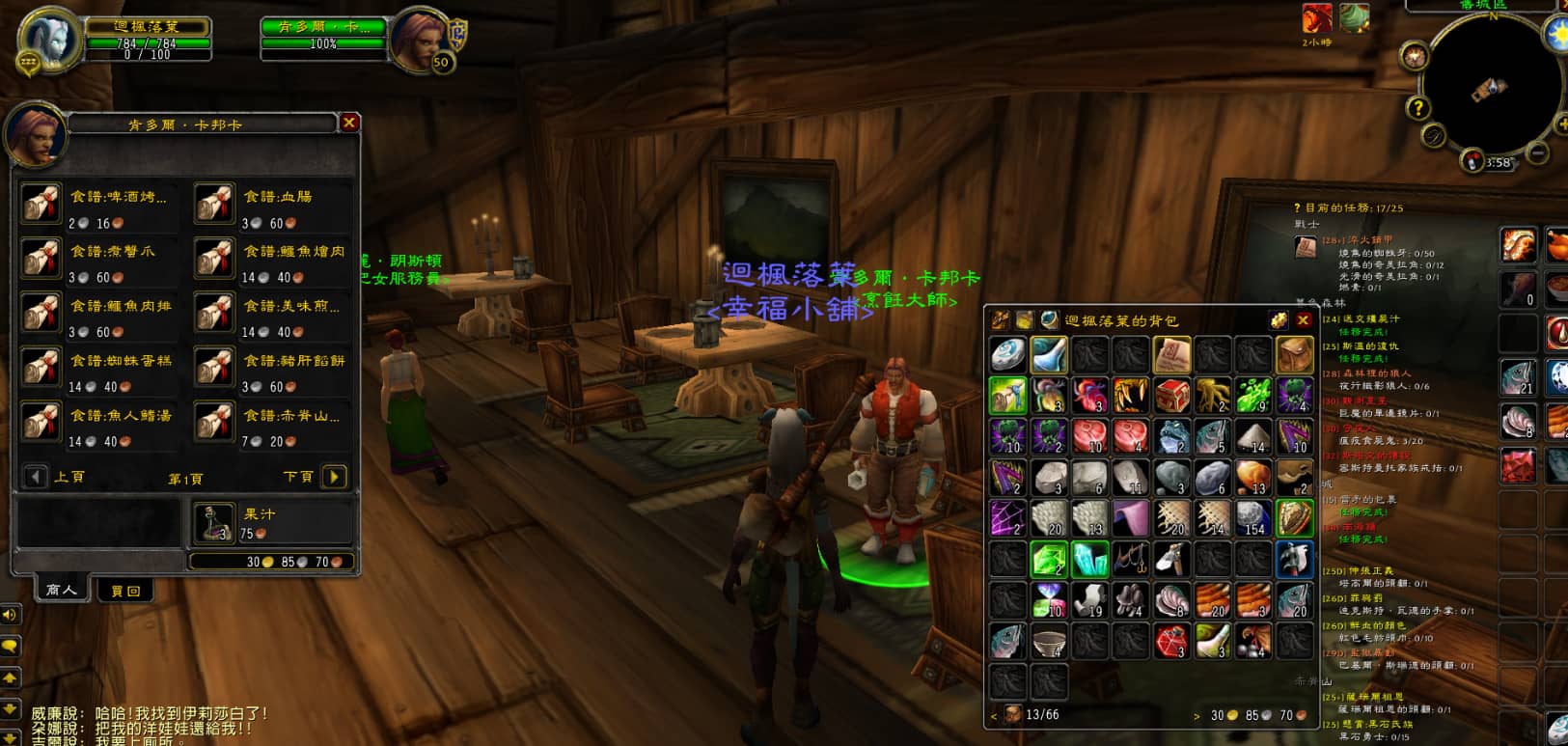
Task: Open the chat speech bubble button
Action: (11, 646)
